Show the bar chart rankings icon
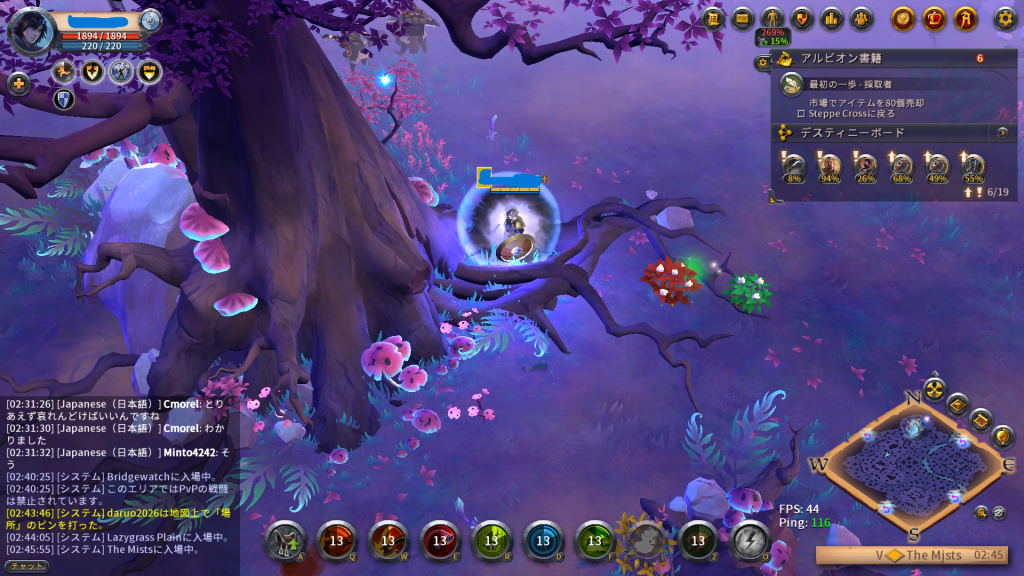The height and width of the screenshot is (576, 1024). [x=831, y=18]
